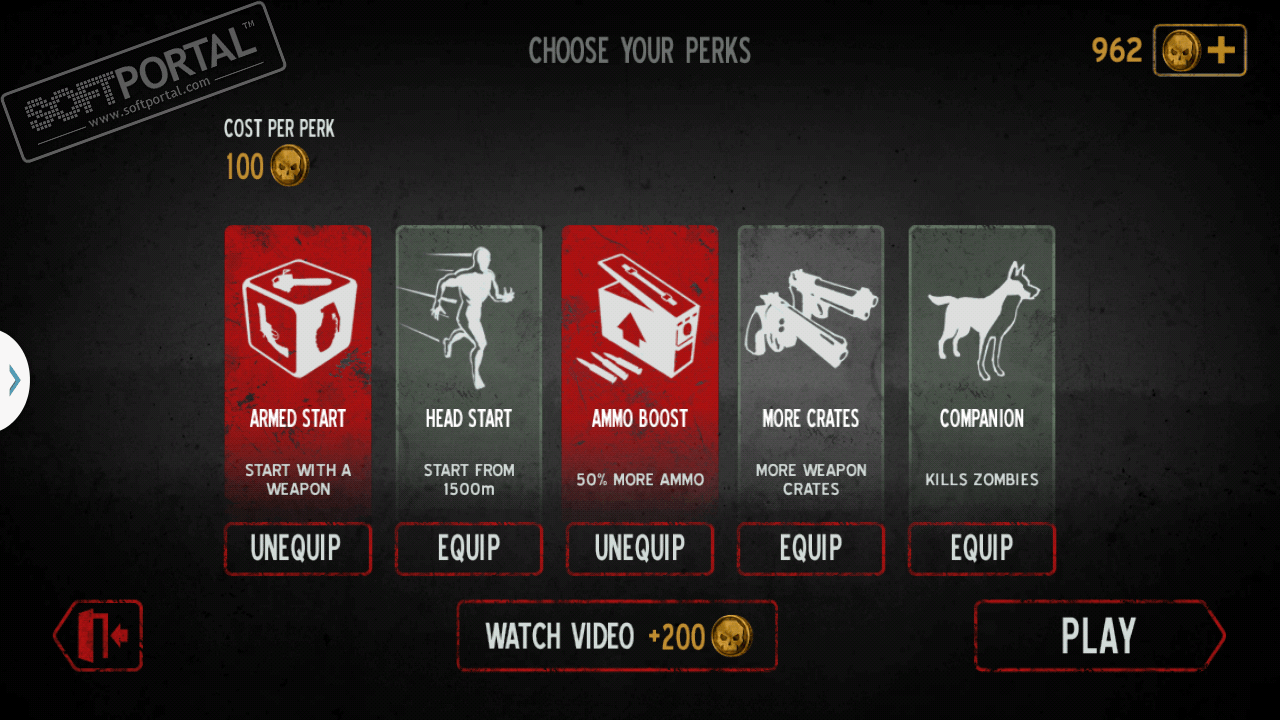Expand the side panel arrow tab

tap(14, 380)
